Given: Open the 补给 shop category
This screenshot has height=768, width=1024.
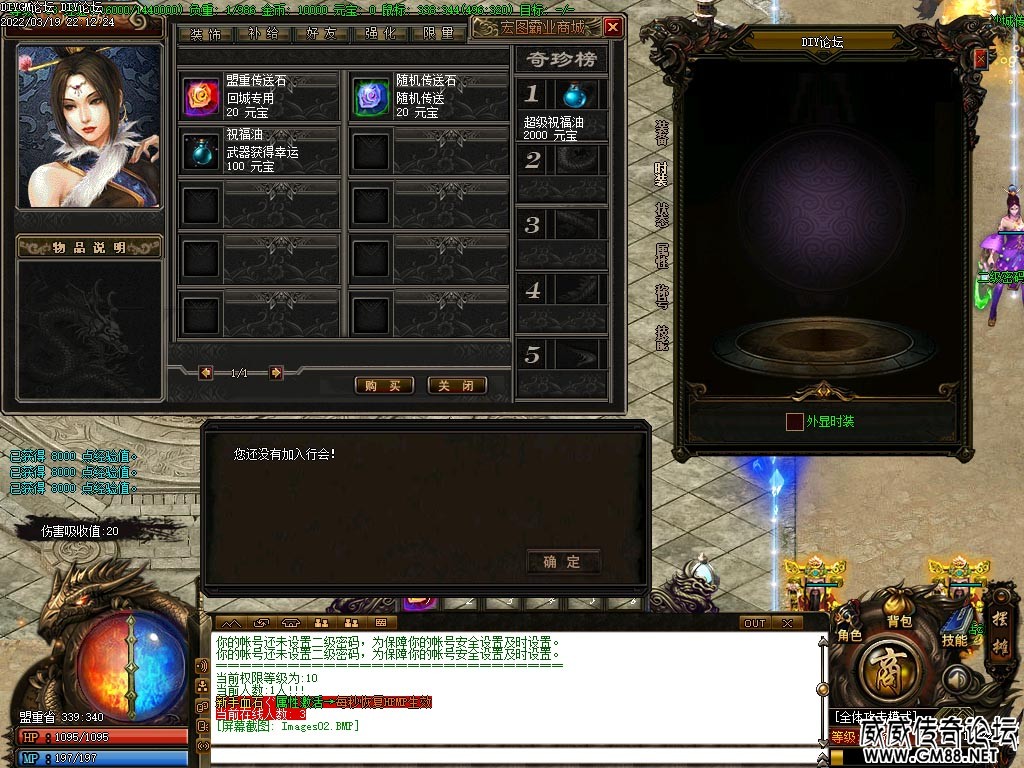Looking at the screenshot, I should pos(264,33).
